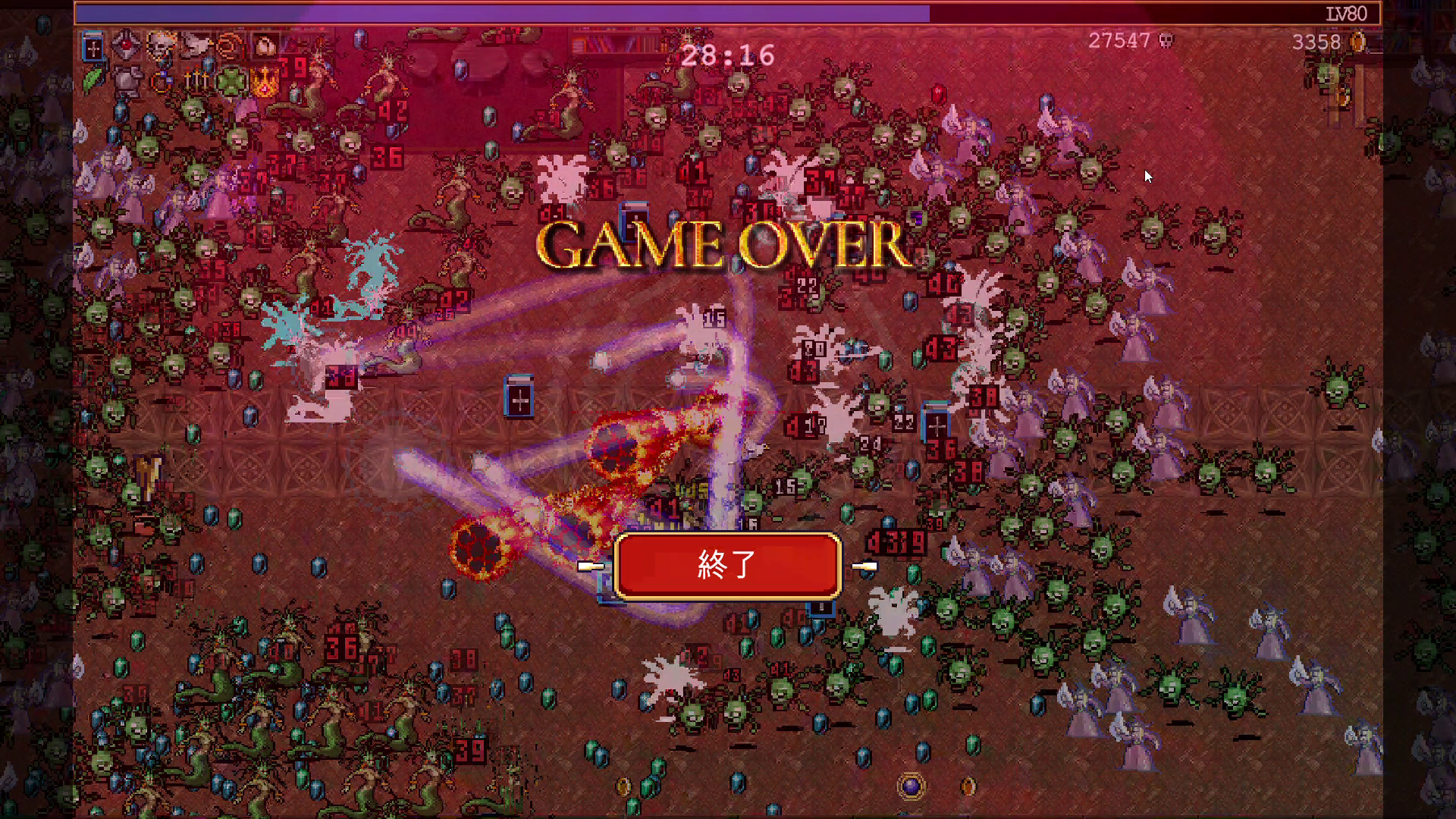The image size is (1456, 819).
Task: Click the skull kill counter icon
Action: pos(1166,42)
